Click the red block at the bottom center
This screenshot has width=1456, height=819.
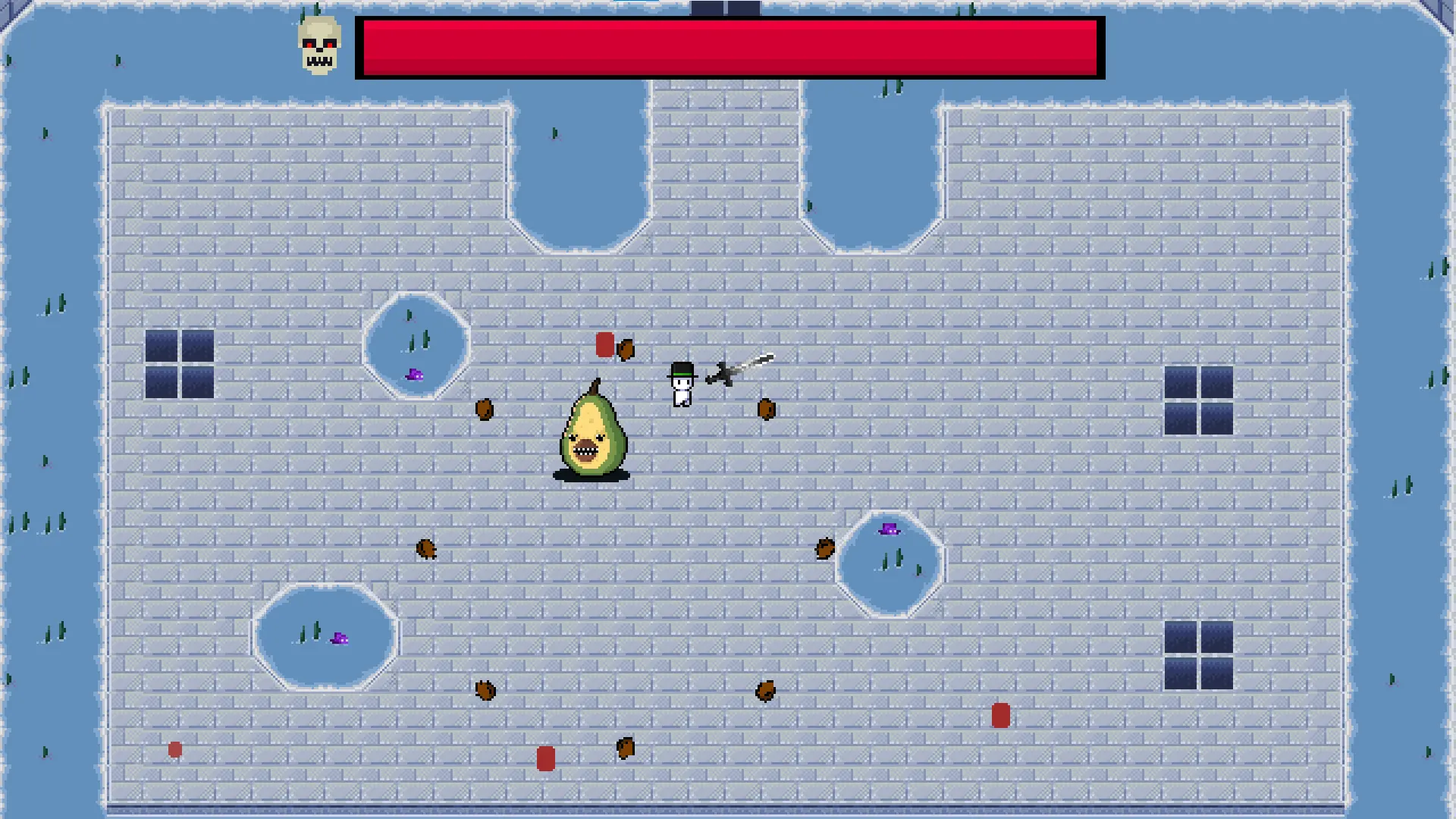tap(545, 758)
